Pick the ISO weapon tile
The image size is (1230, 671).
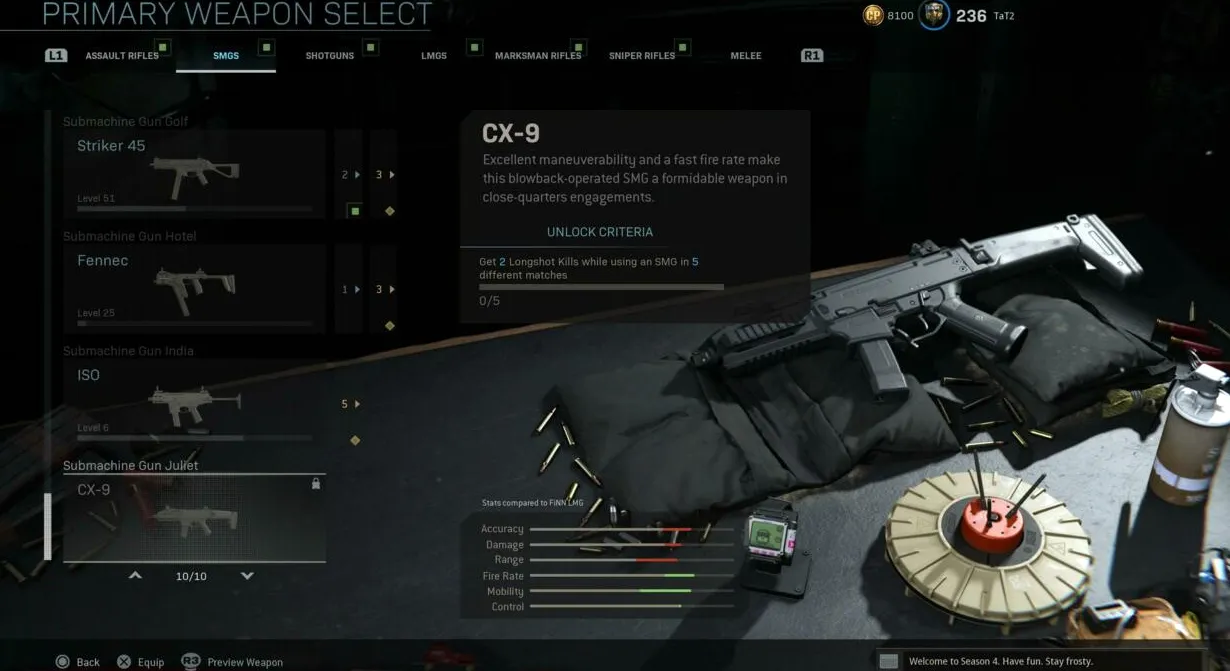[194, 404]
